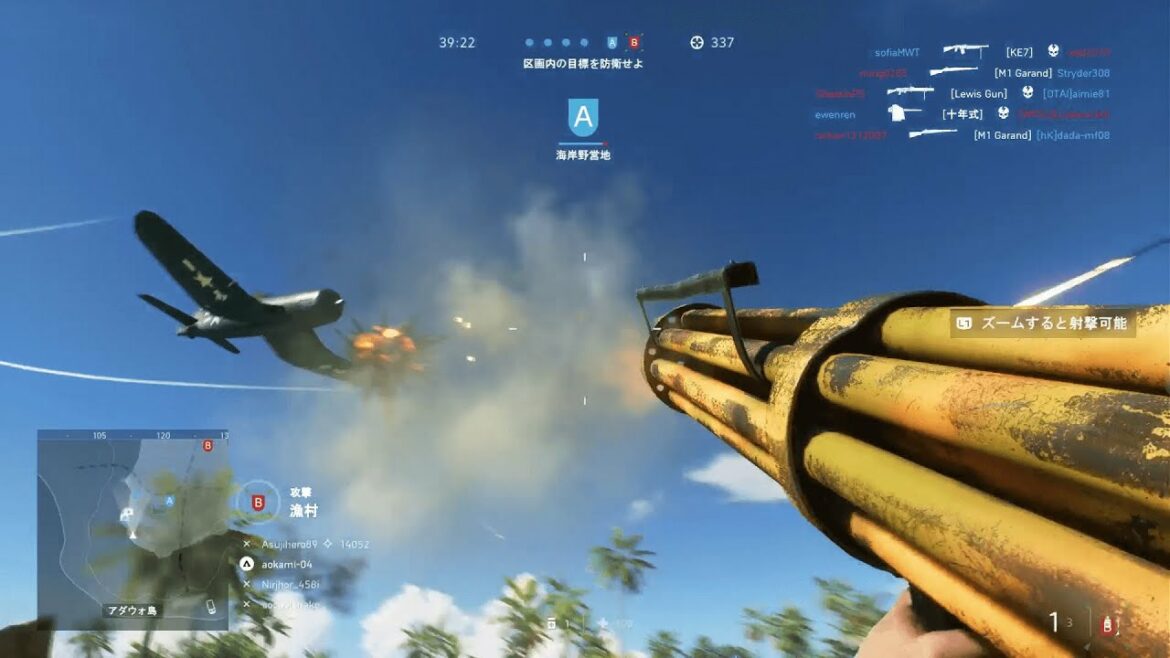Open the Aduwo island minimap
This screenshot has height=658, width=1170.
pos(133,529)
